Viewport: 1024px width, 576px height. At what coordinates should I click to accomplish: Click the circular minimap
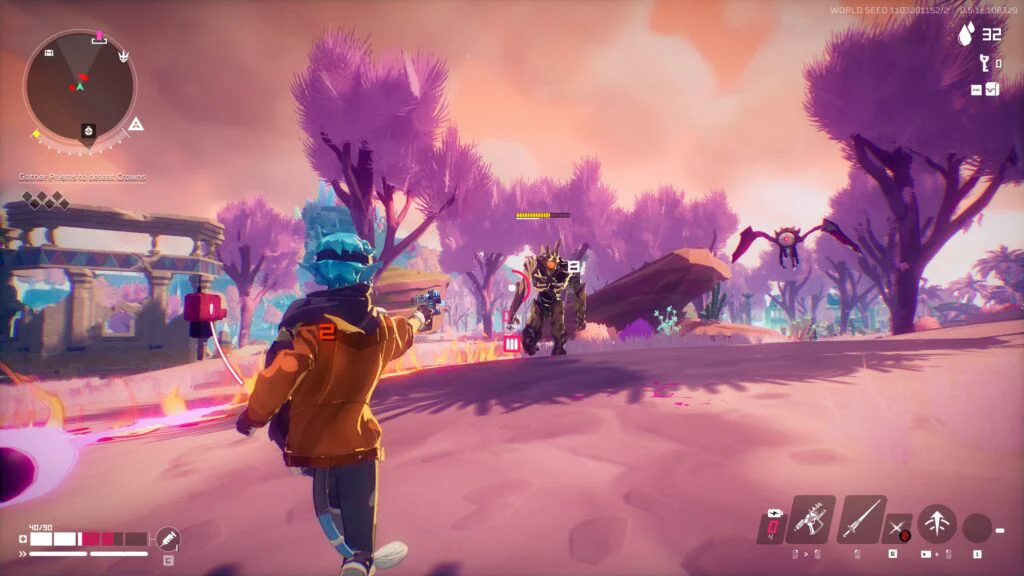tap(79, 86)
